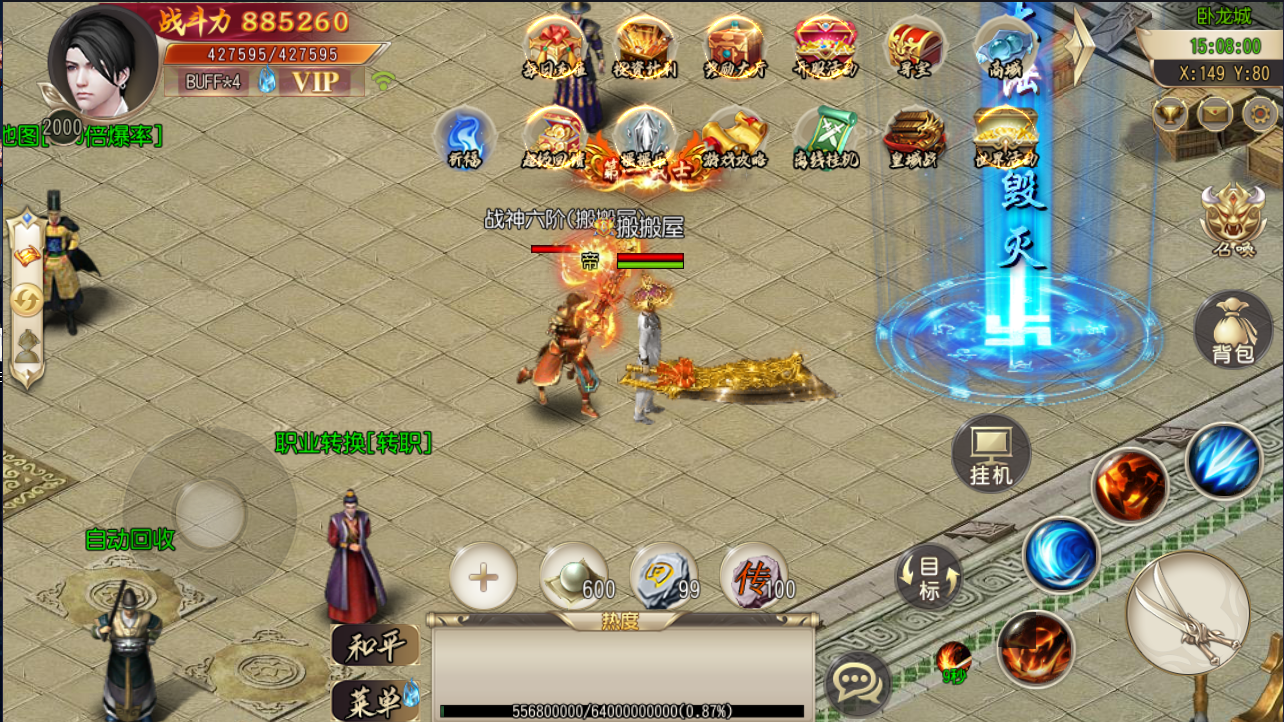Open the trophy rankings icon
The height and width of the screenshot is (722, 1284).
tap(1170, 112)
